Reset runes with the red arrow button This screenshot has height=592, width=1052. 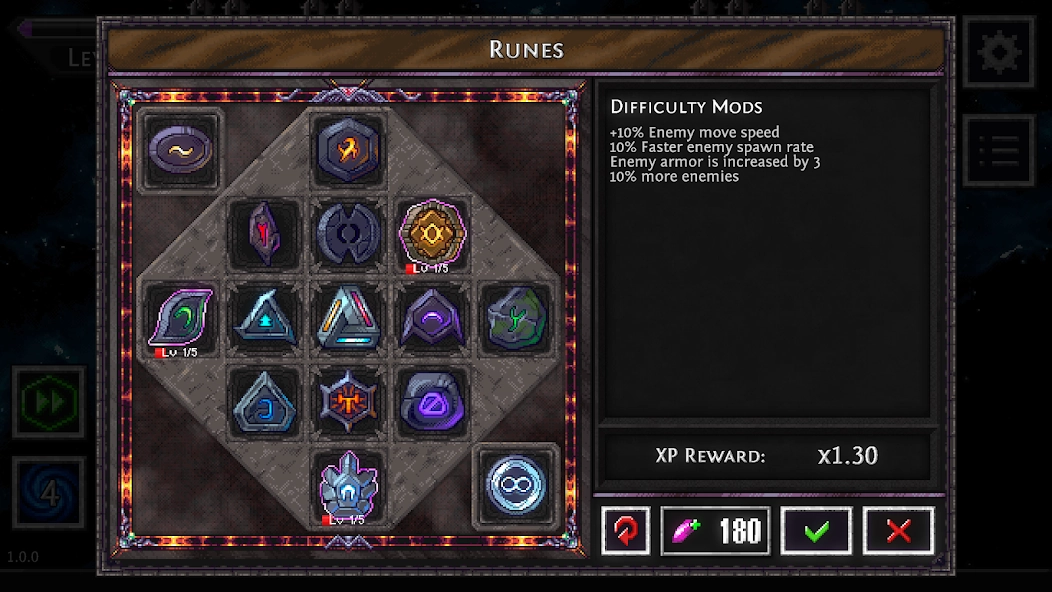[x=626, y=530]
